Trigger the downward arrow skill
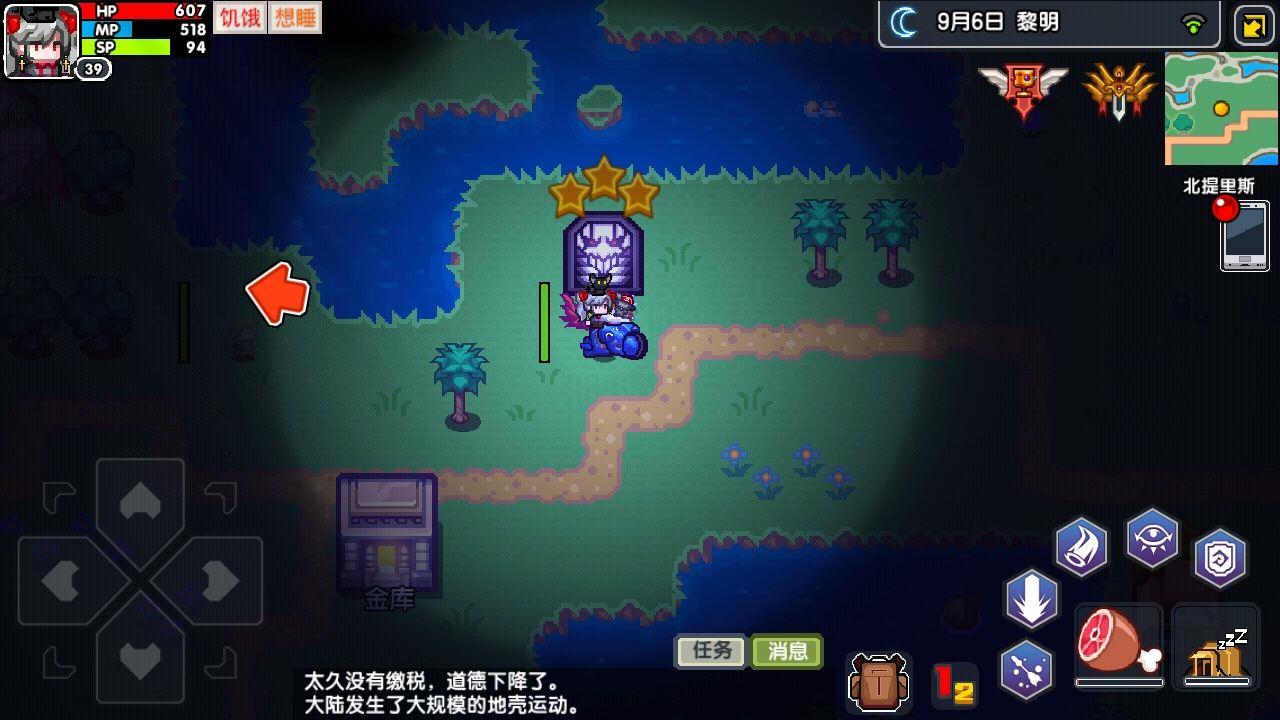The width and height of the screenshot is (1280, 720). 1031,603
